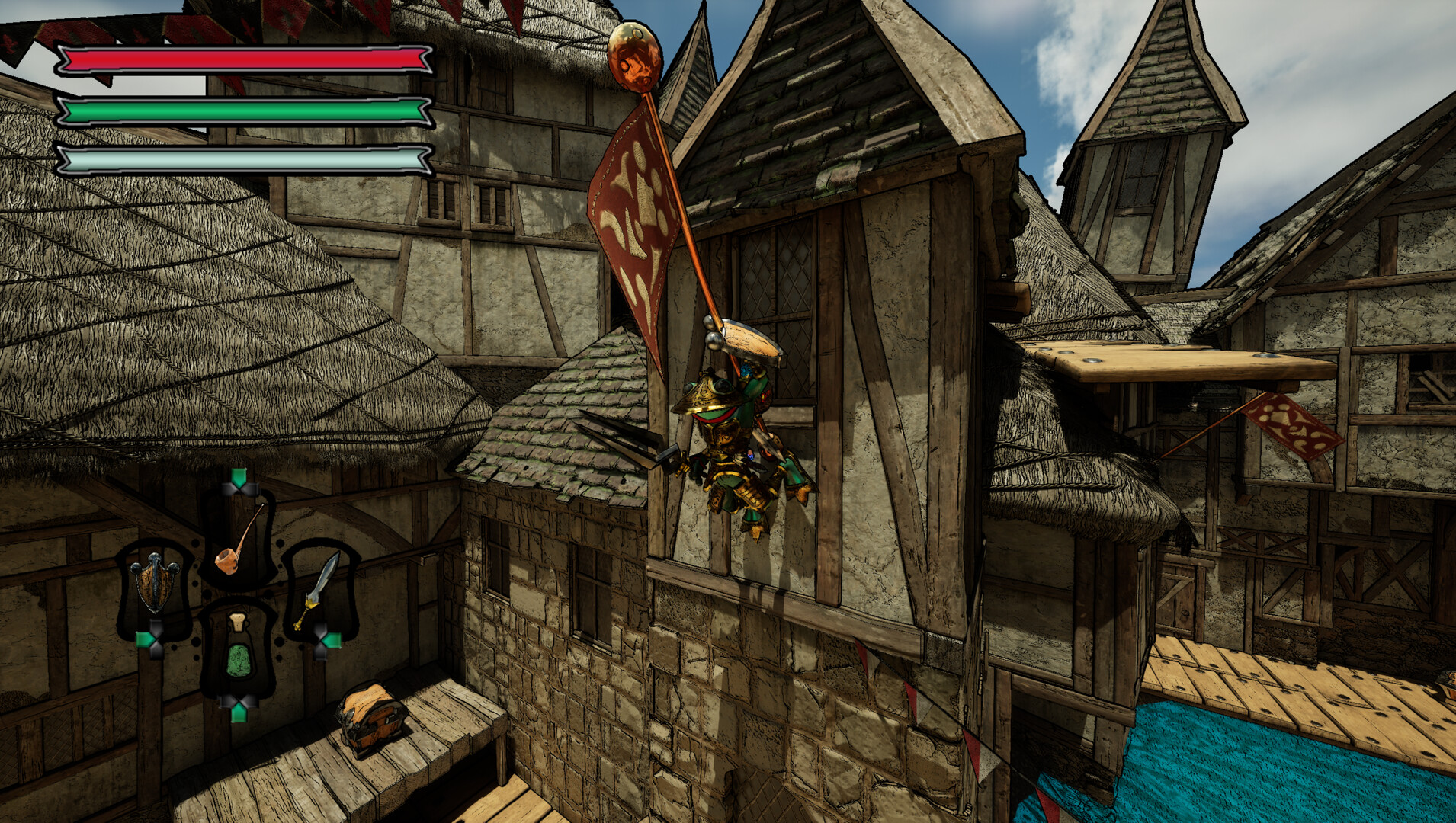Screen dimensions: 1456x823
Task: Toggle the pipe slot selection marker
Action: [x=240, y=488]
